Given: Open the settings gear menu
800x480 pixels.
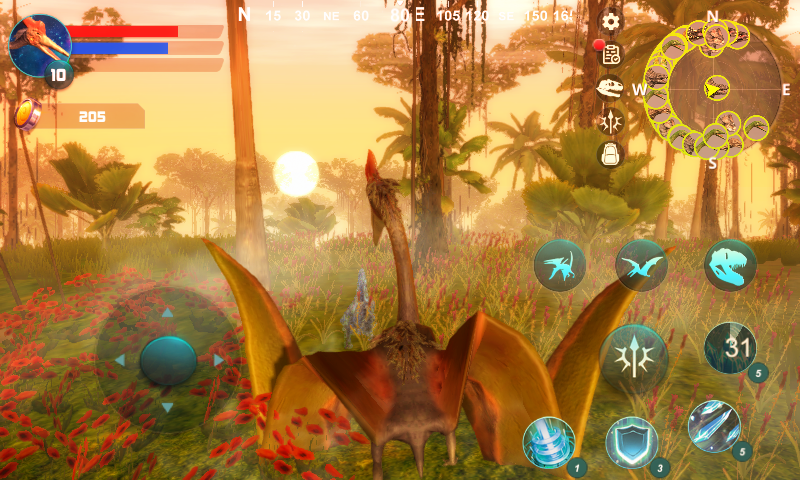Looking at the screenshot, I should coord(610,21).
